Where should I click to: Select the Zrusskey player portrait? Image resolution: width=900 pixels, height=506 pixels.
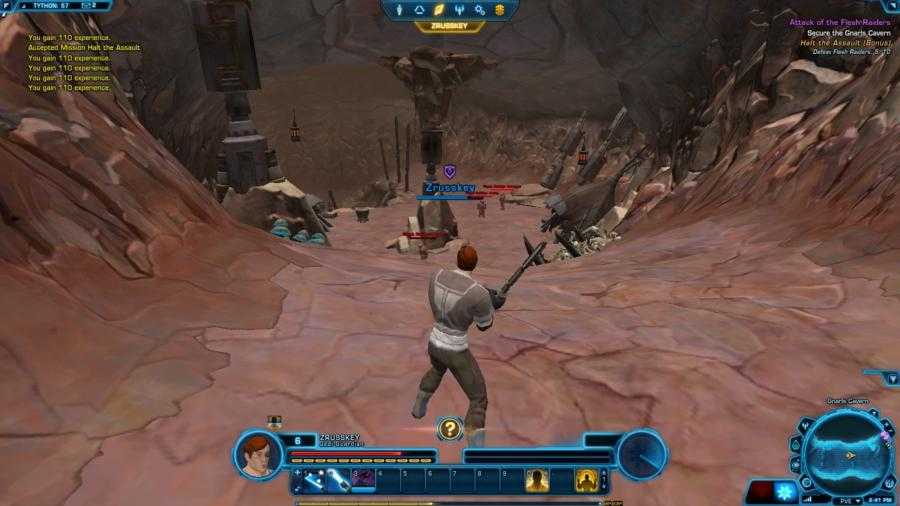tap(258, 453)
